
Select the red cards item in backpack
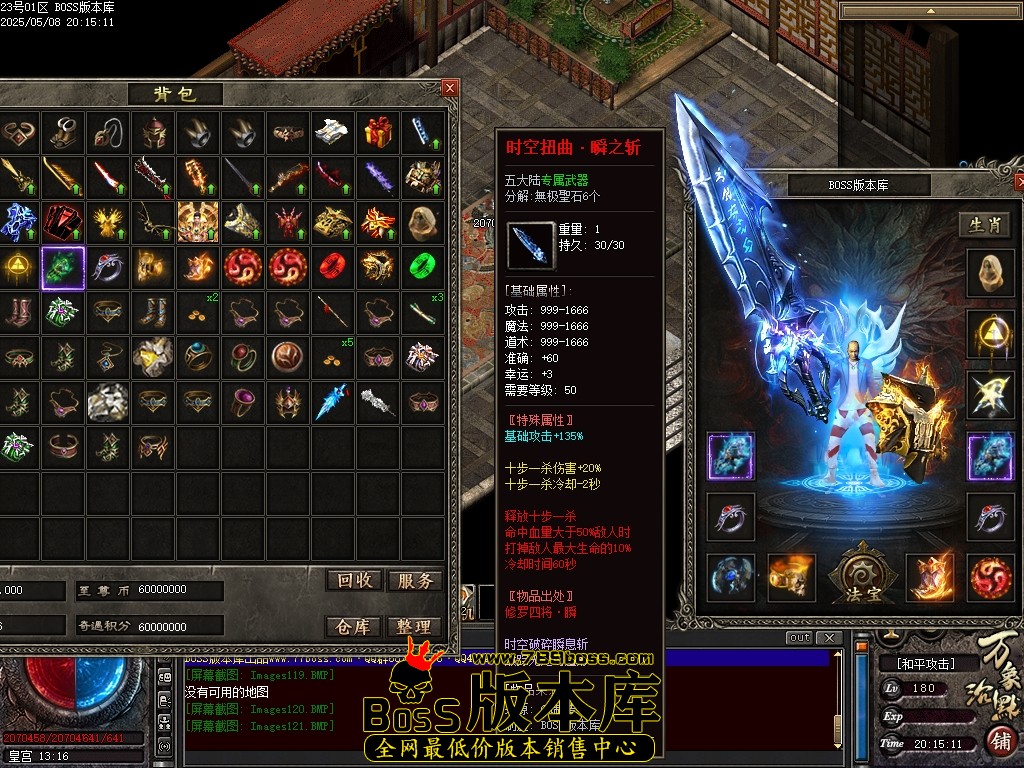coord(63,221)
